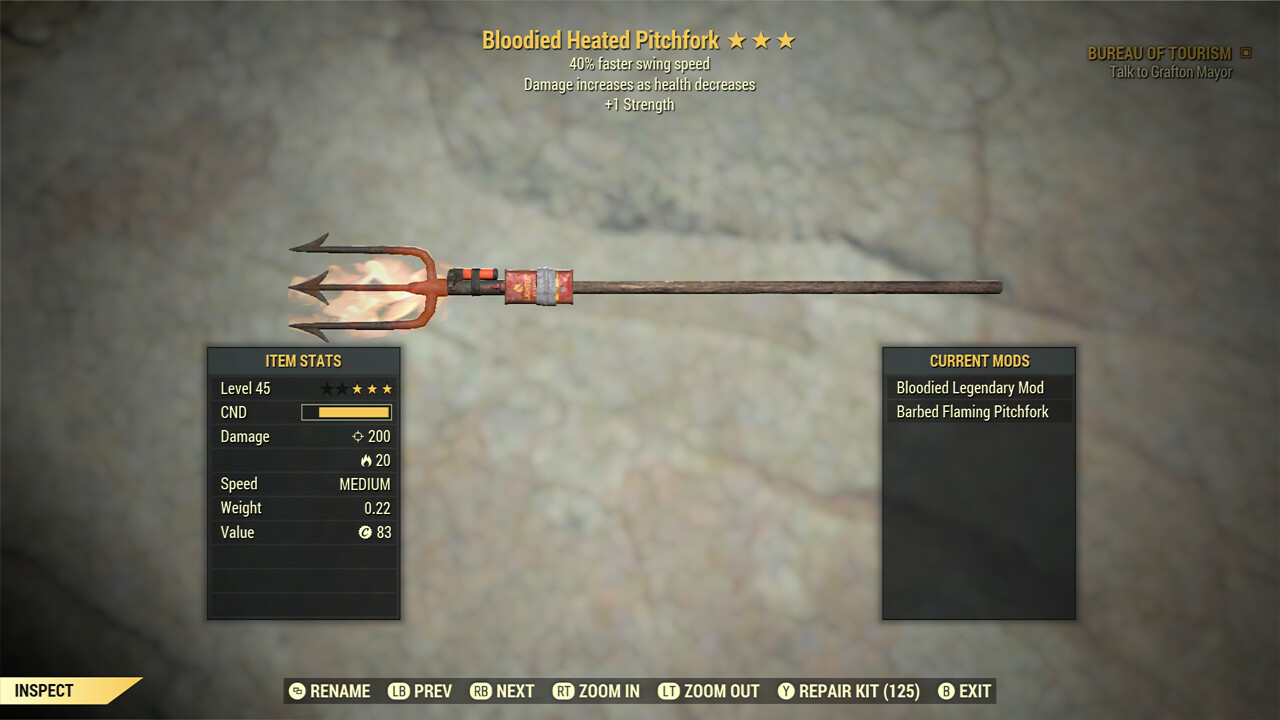Click the LT button glyph for Zoom Out
This screenshot has height=720, width=1280.
point(669,691)
